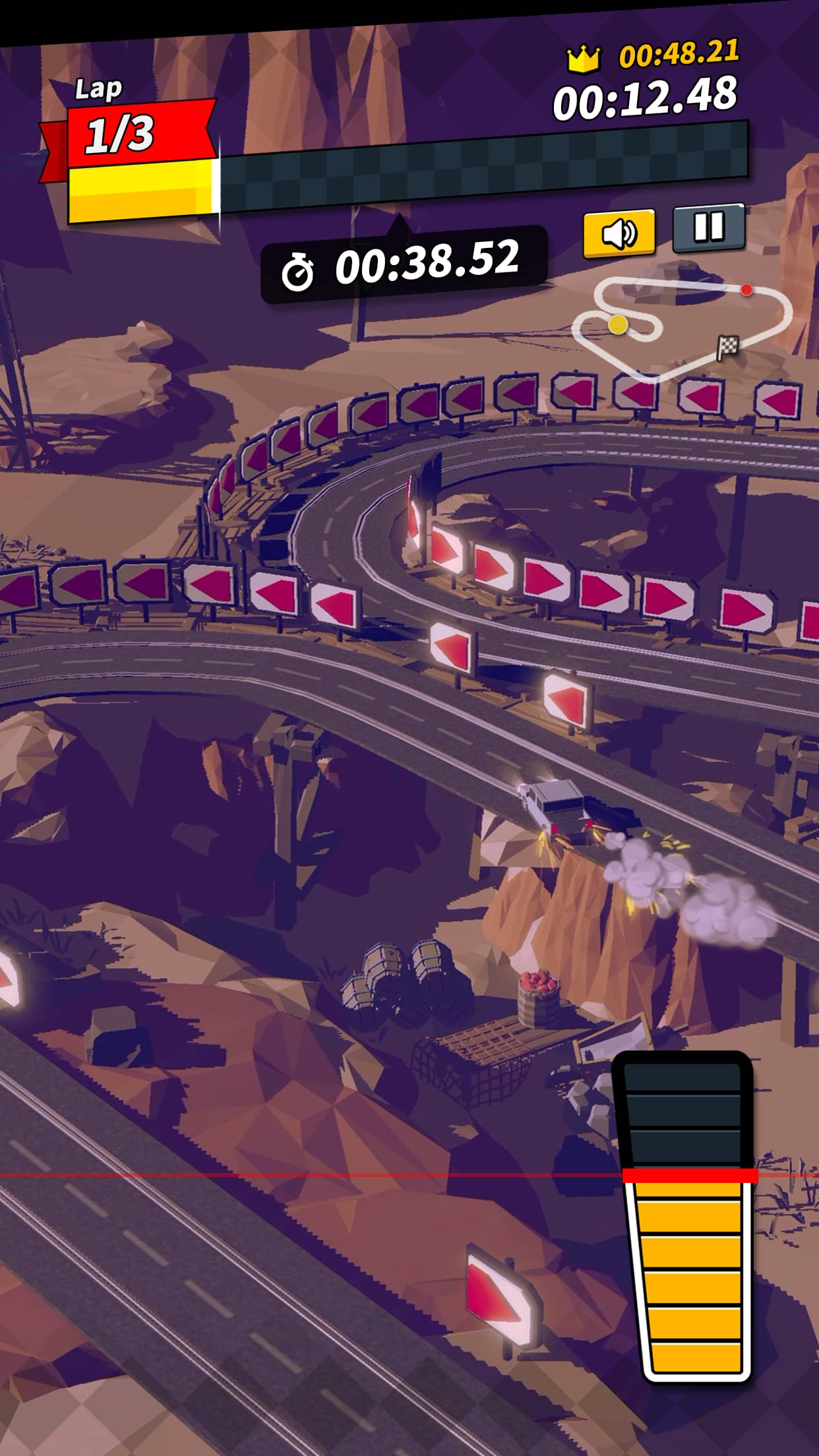Toggle the sound with the speaker button
The width and height of the screenshot is (819, 1456).
click(x=619, y=232)
